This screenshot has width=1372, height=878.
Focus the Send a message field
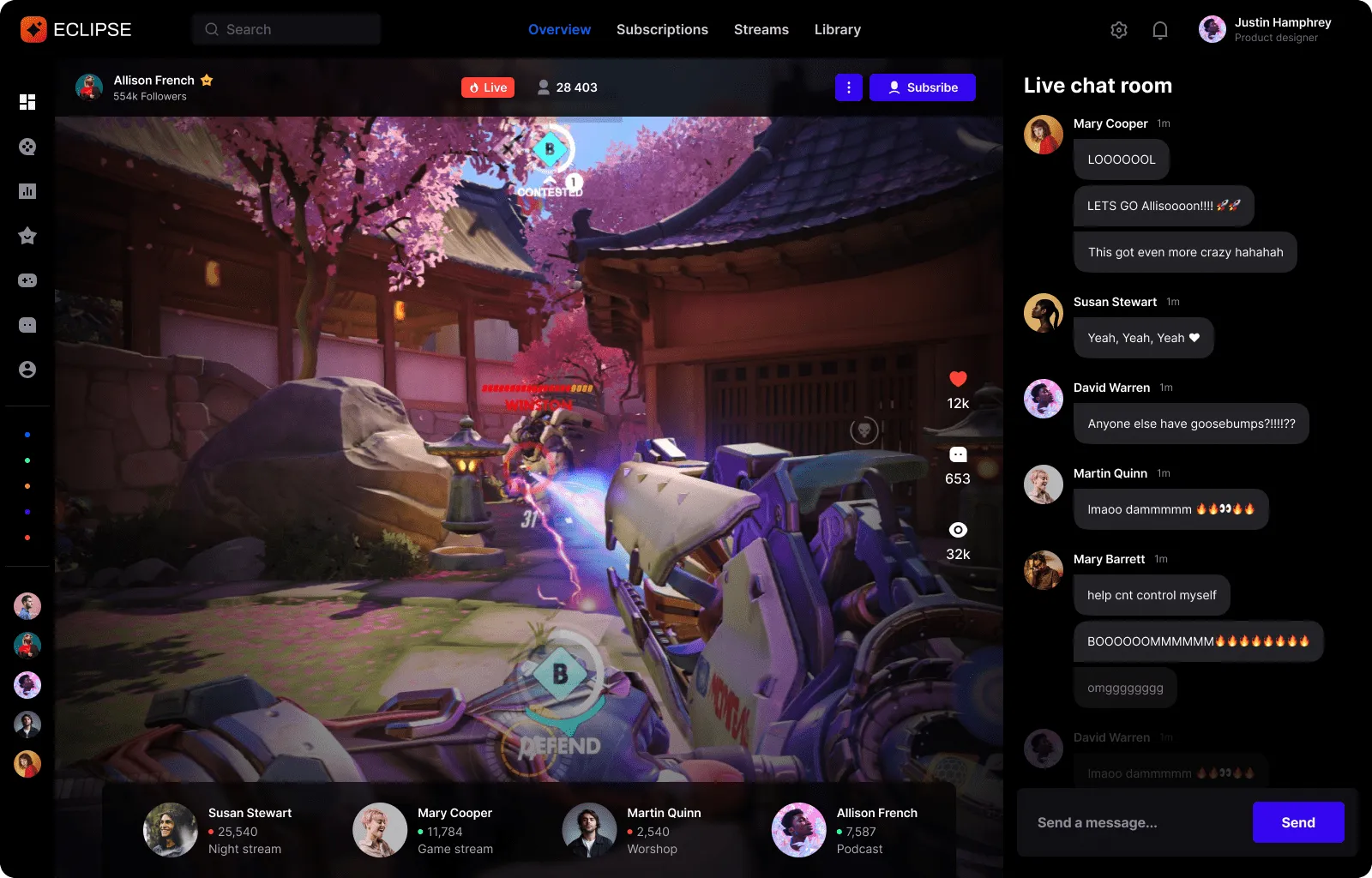pyautogui.click(x=1132, y=822)
